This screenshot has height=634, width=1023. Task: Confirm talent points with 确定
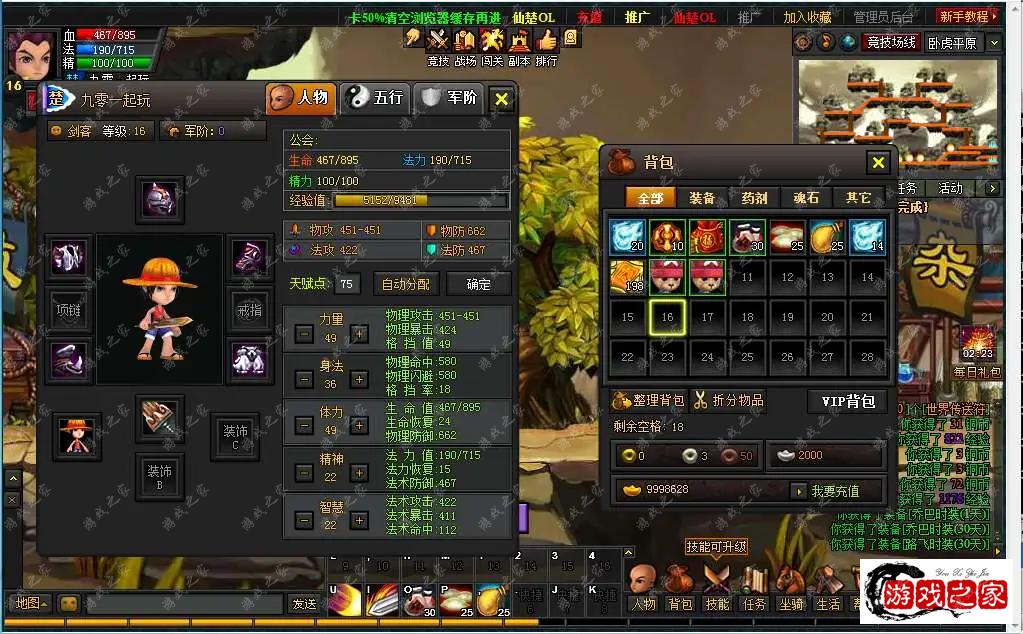(479, 284)
